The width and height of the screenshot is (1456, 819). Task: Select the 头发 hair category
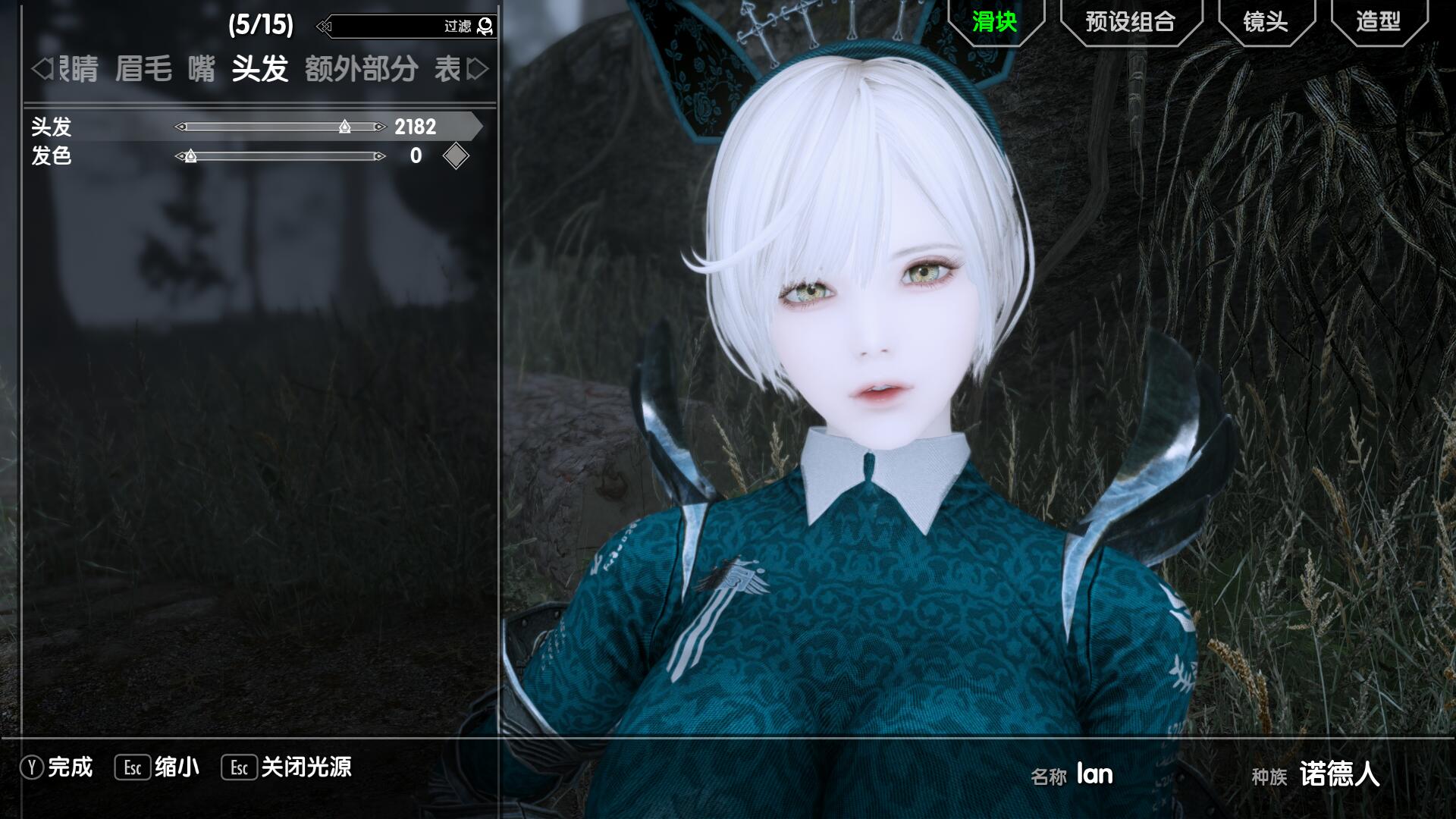(x=260, y=70)
